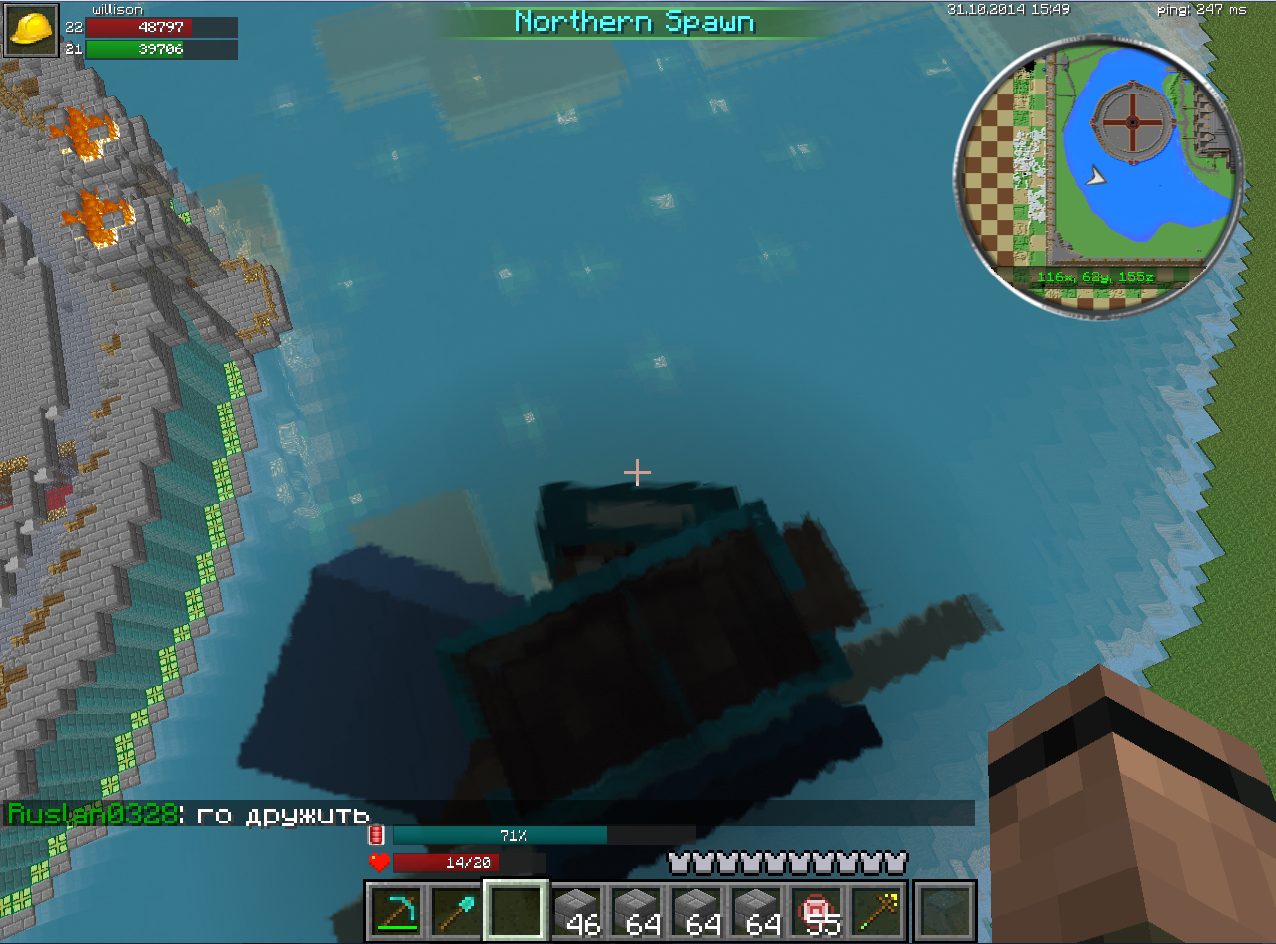This screenshot has width=1276, height=944.
Task: Select the golden wand hotbar slot
Action: 876,910
